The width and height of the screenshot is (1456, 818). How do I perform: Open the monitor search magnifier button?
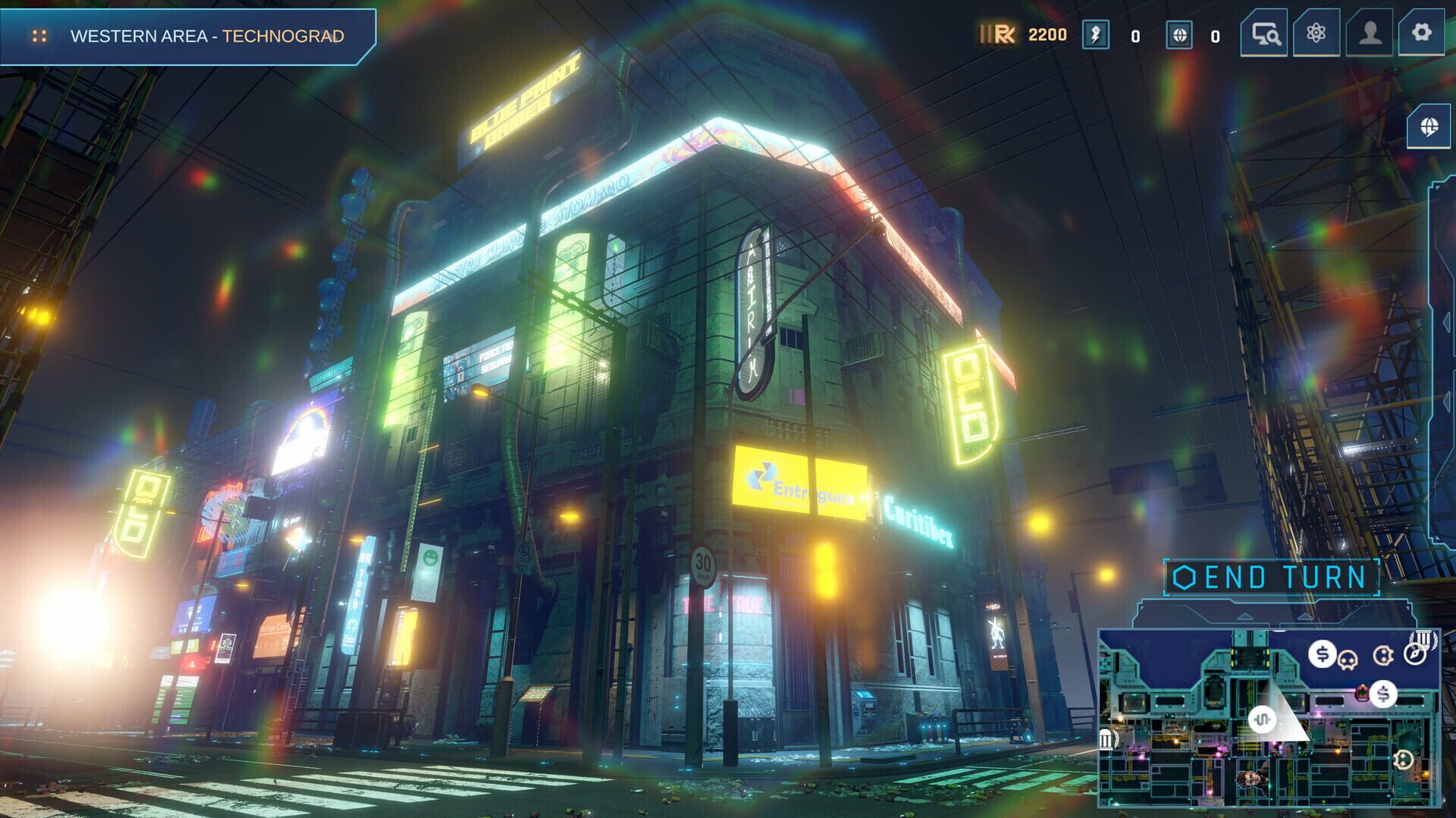(1264, 33)
